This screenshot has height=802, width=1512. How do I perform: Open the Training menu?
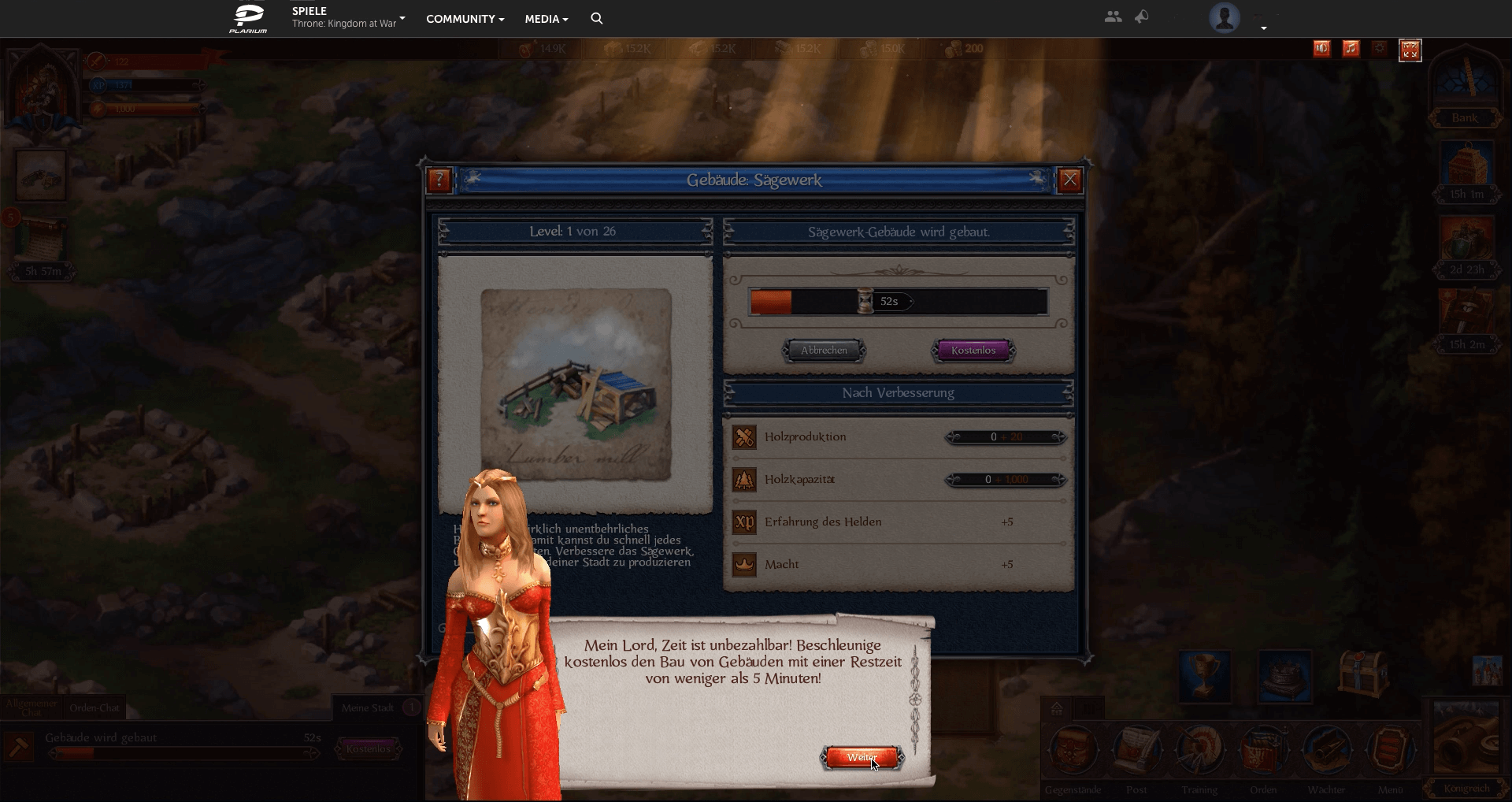[1199, 752]
